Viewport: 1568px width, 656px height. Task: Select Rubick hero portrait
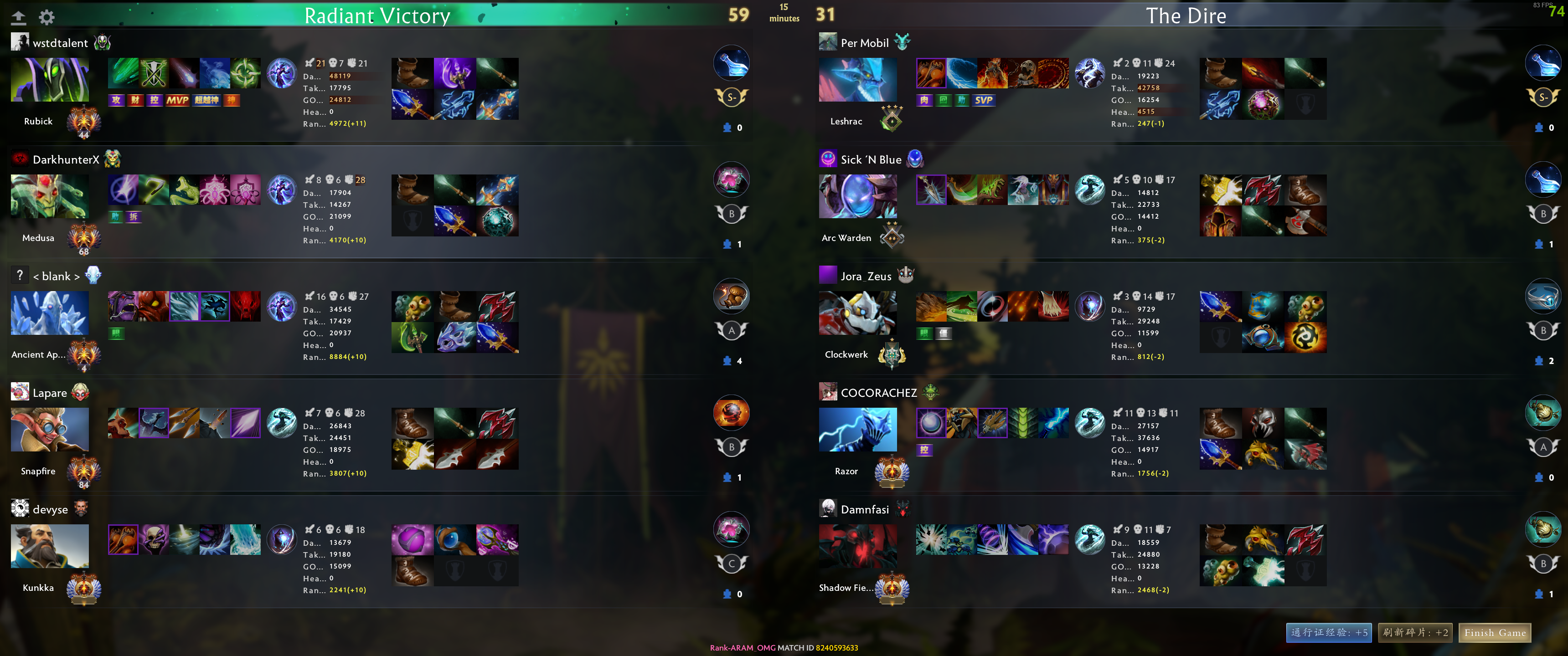click(x=50, y=80)
